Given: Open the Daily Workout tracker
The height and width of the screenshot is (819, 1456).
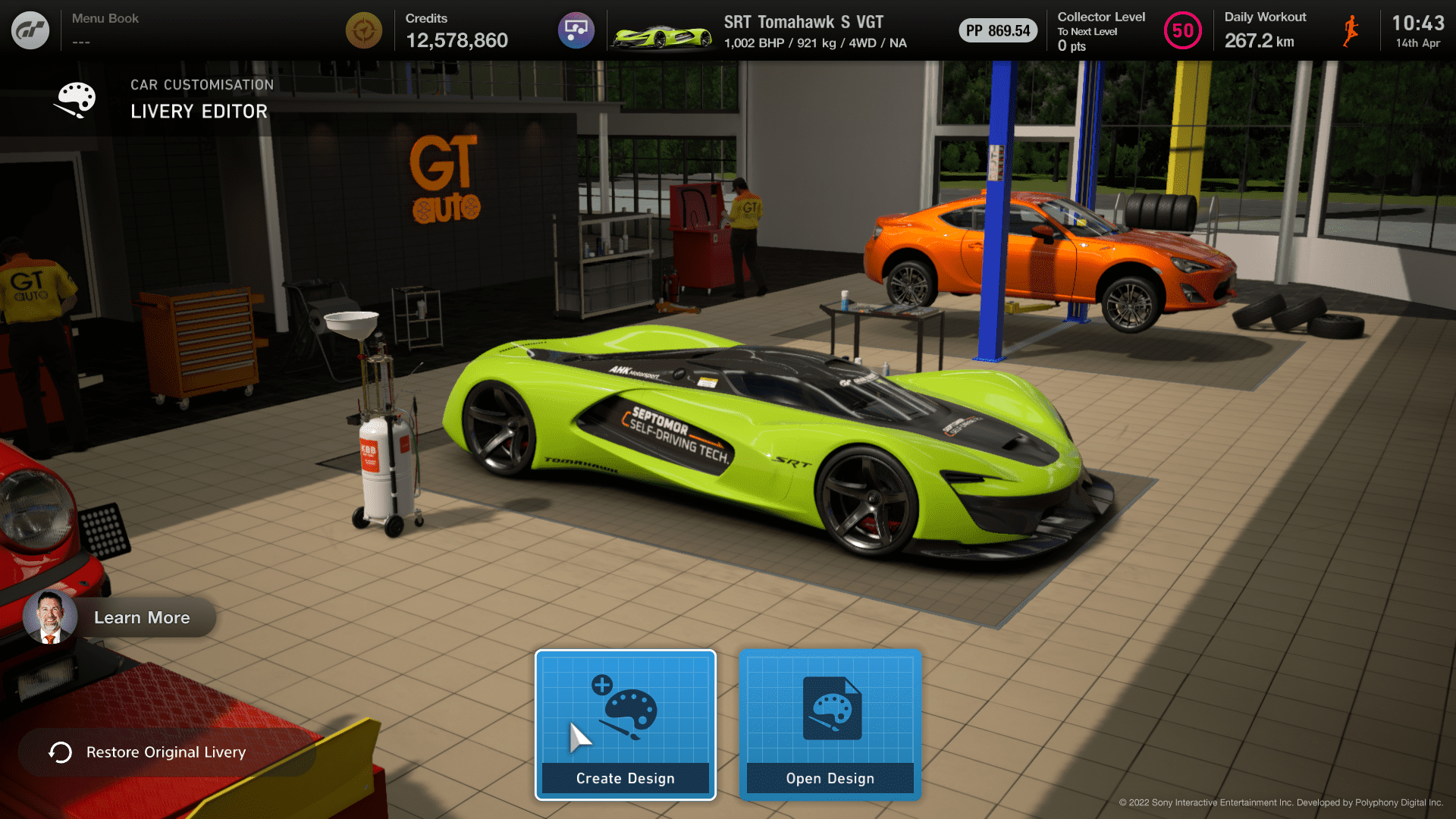Looking at the screenshot, I should 1289,30.
